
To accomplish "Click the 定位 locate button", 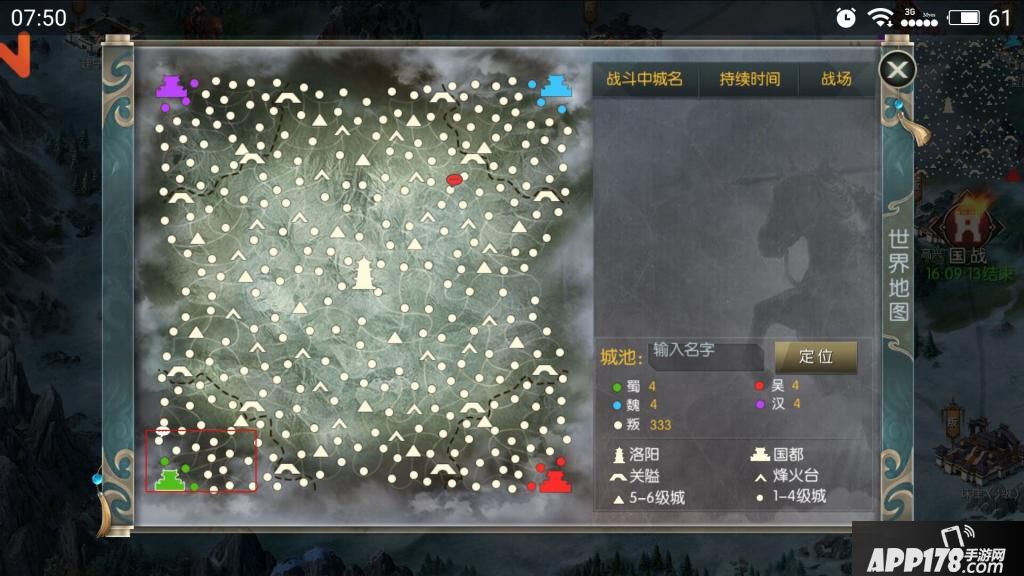I will point(816,356).
